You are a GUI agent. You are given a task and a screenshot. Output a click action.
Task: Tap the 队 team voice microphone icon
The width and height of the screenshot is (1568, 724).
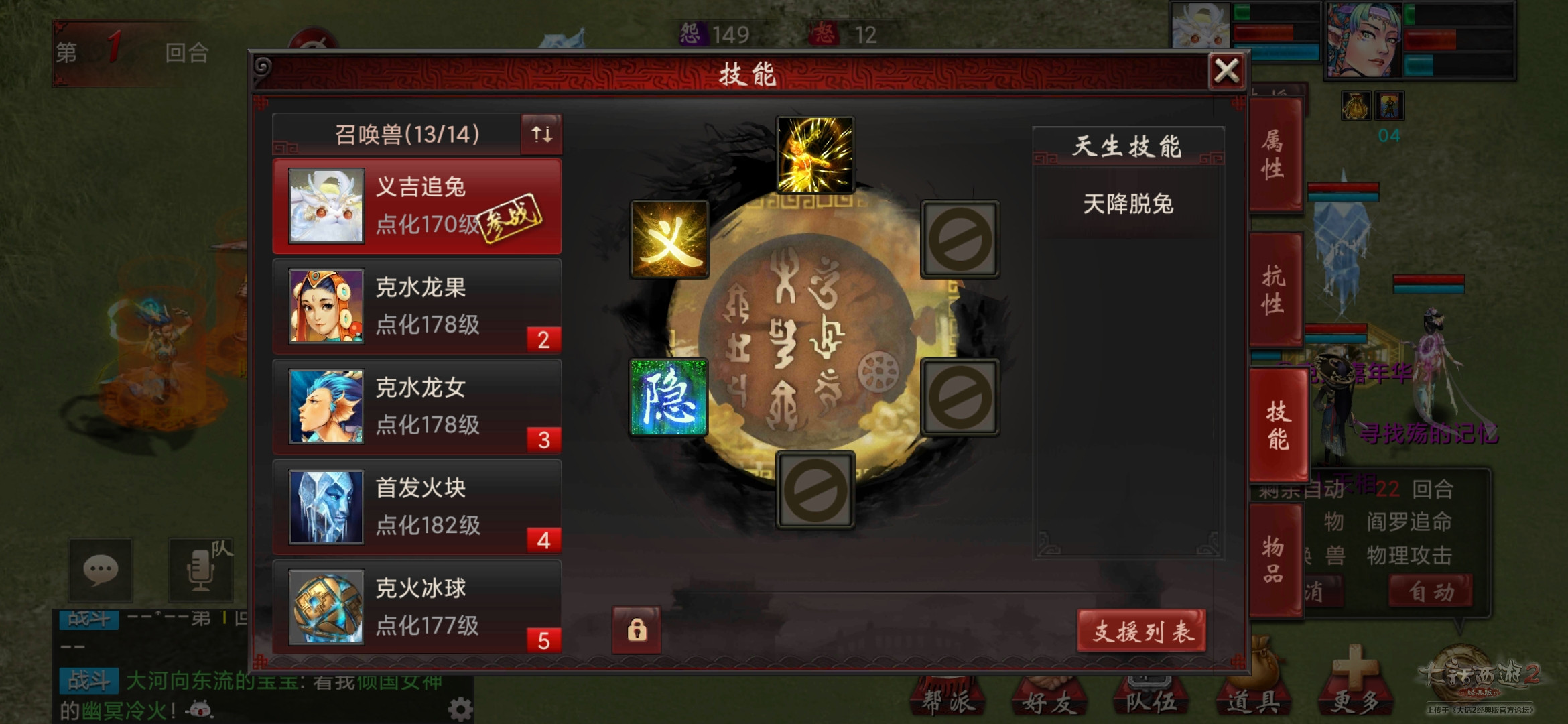pyautogui.click(x=200, y=570)
